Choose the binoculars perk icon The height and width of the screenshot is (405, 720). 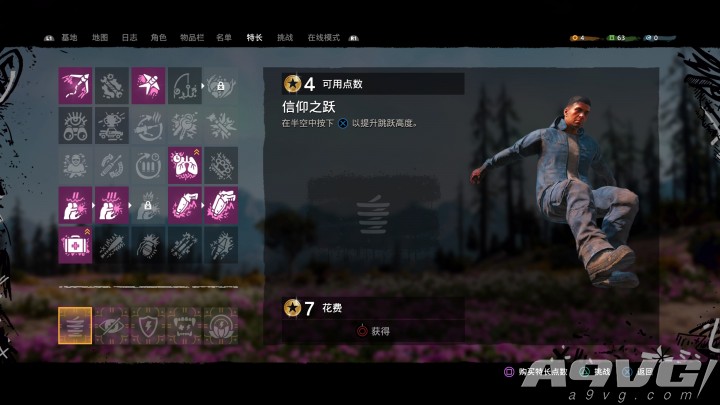[75, 126]
